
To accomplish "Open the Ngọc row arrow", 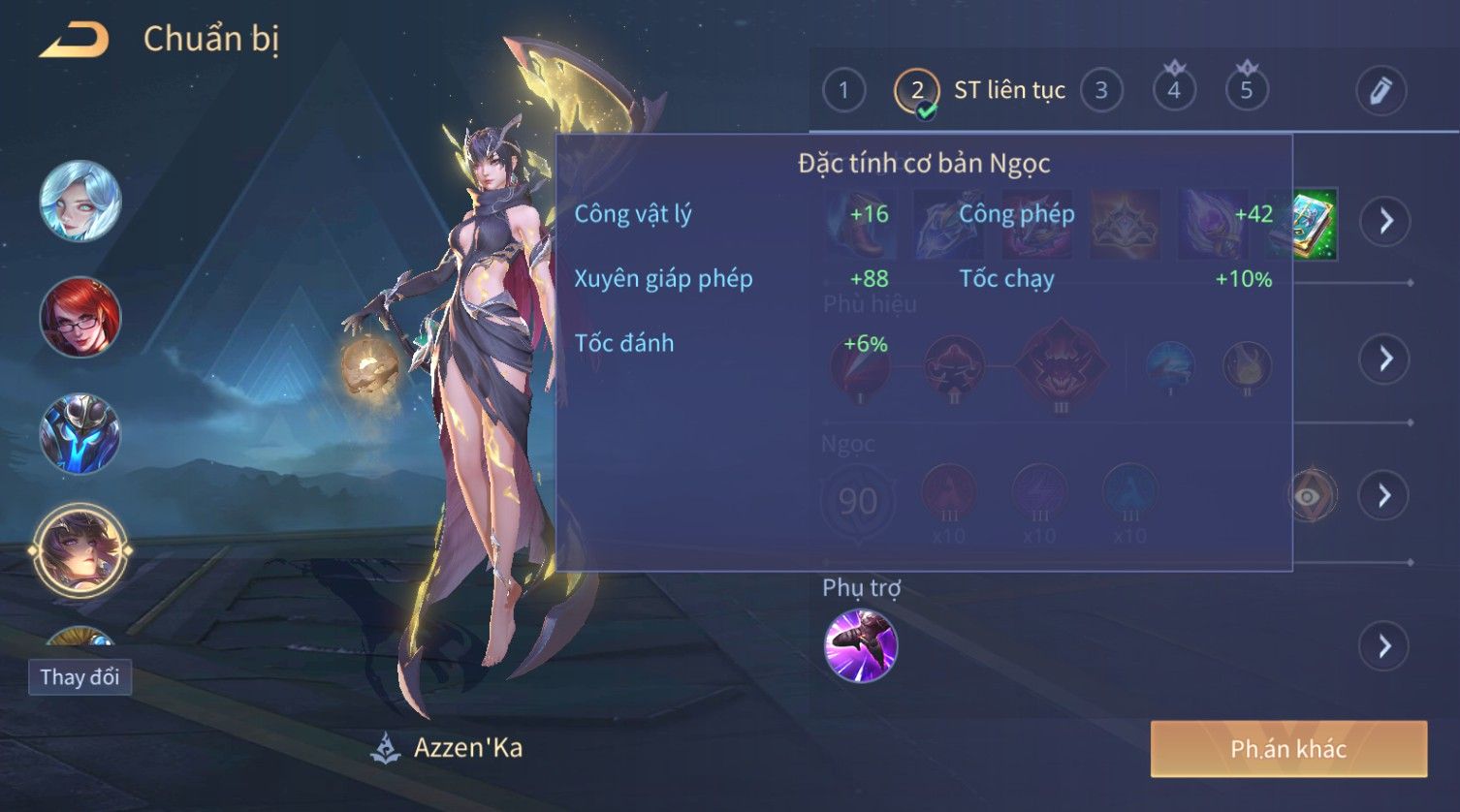I will [x=1384, y=496].
